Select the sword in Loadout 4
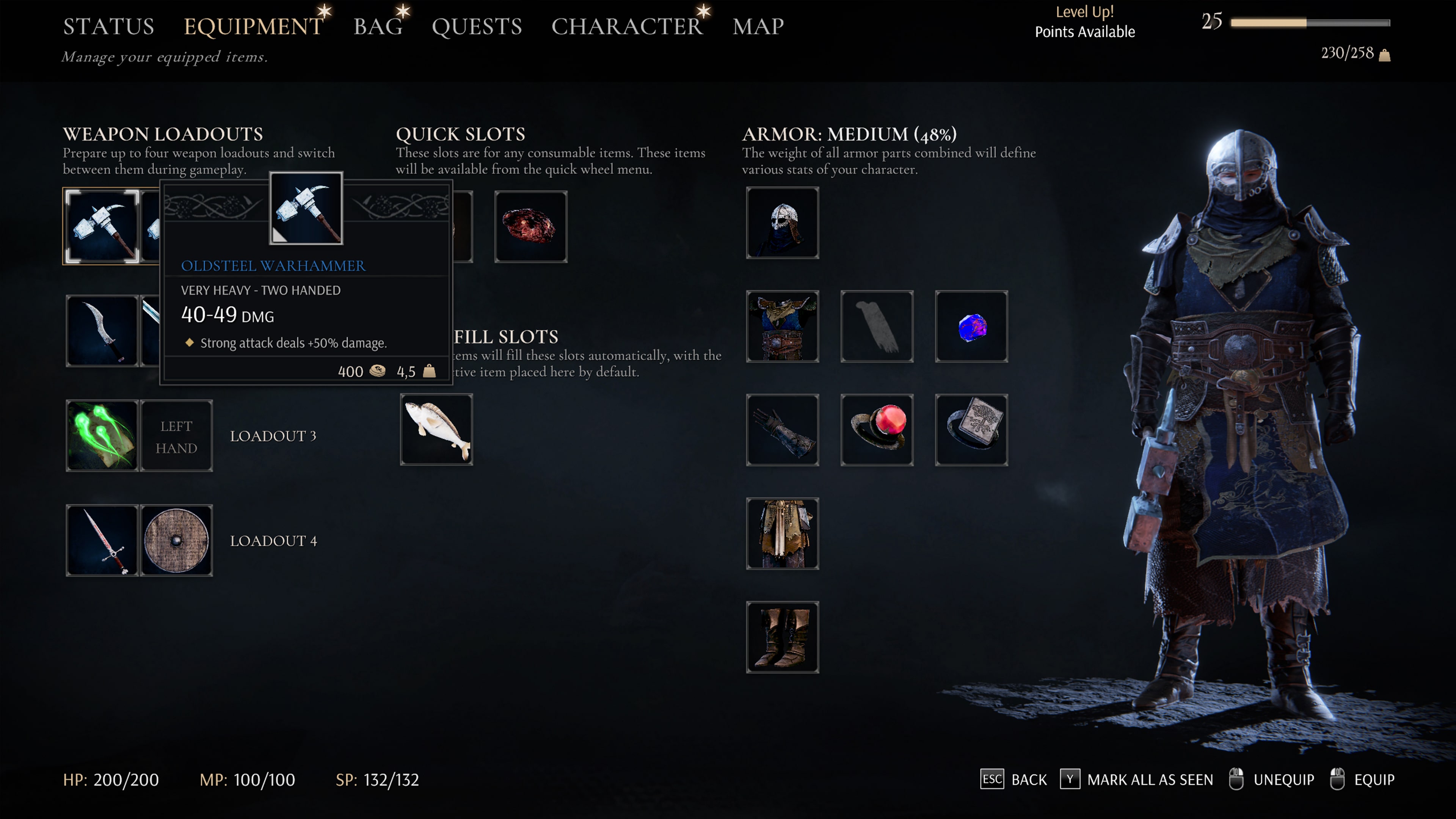 [102, 540]
